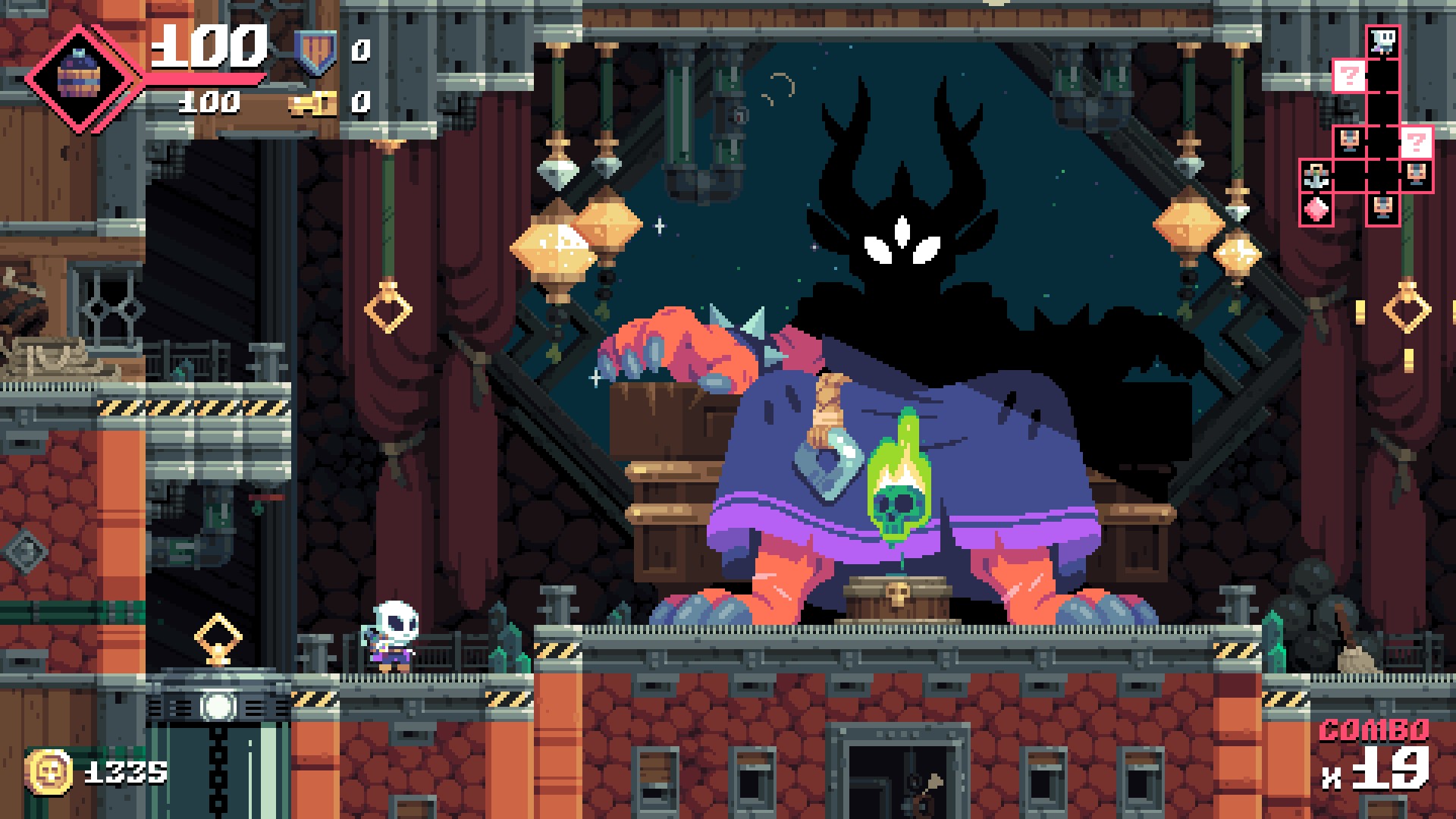Image resolution: width=1456 pixels, height=819 pixels.
Task: Click the upper question-mark room on the minimap
Action: [1349, 75]
